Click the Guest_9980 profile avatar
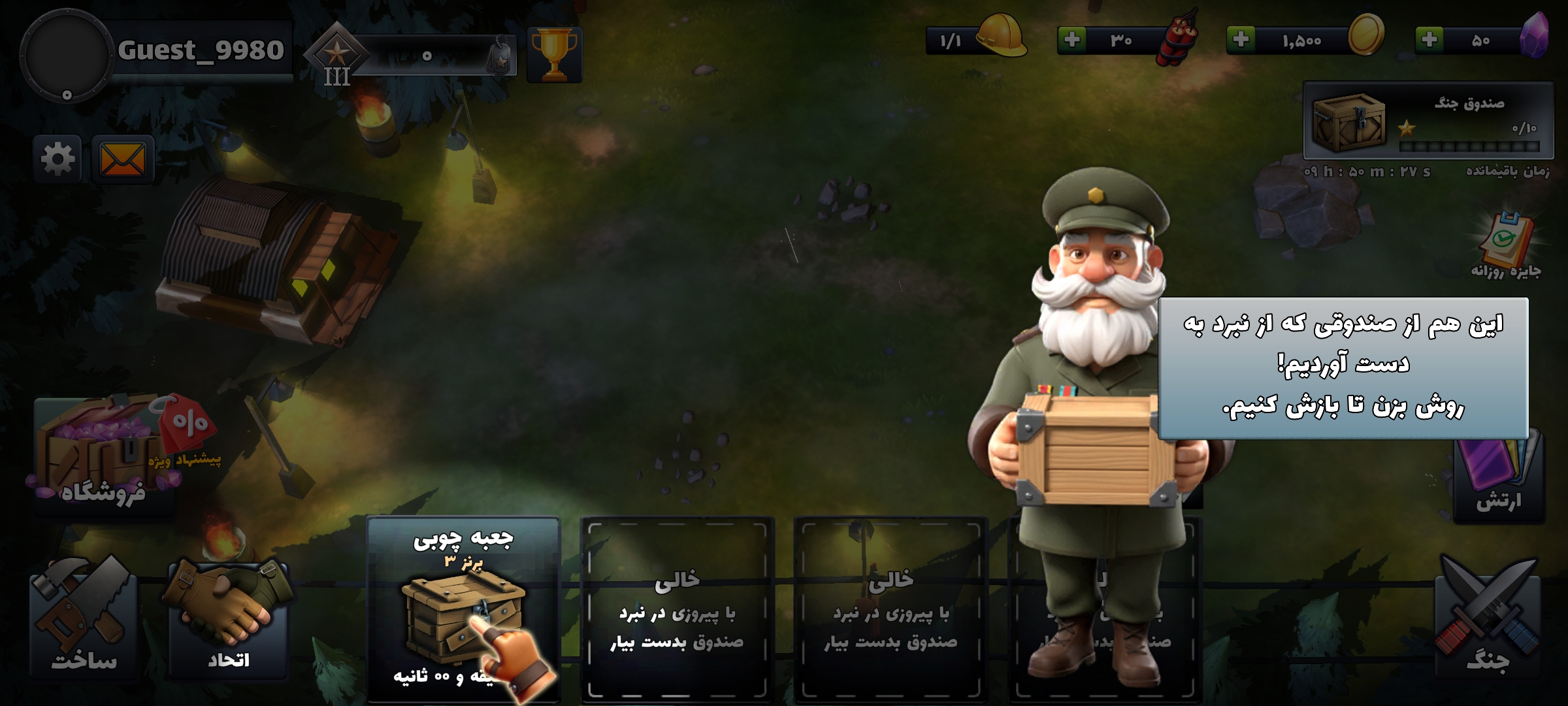The image size is (1568, 706). click(65, 55)
